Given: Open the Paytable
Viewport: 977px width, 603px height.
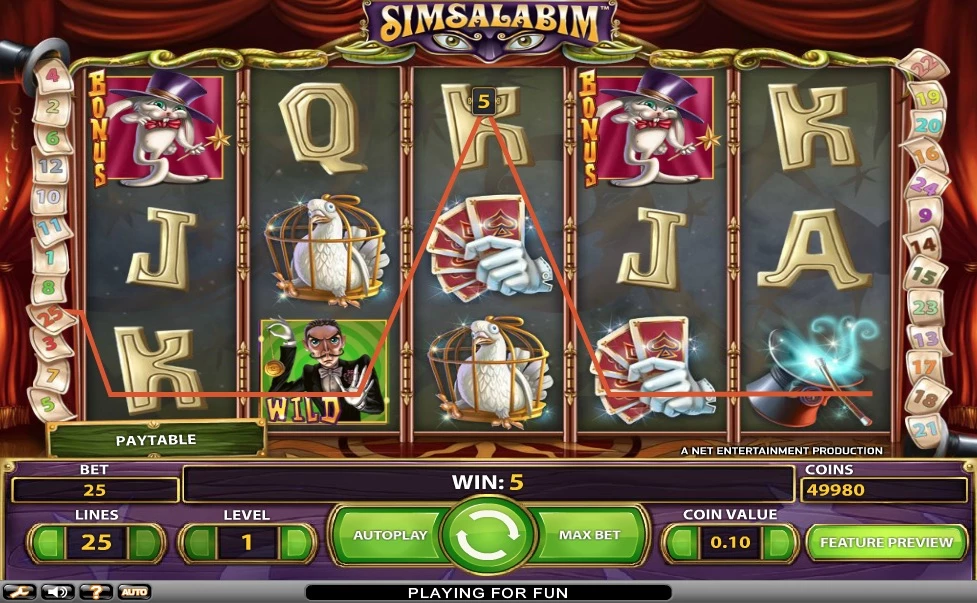Looking at the screenshot, I should pos(156,440).
